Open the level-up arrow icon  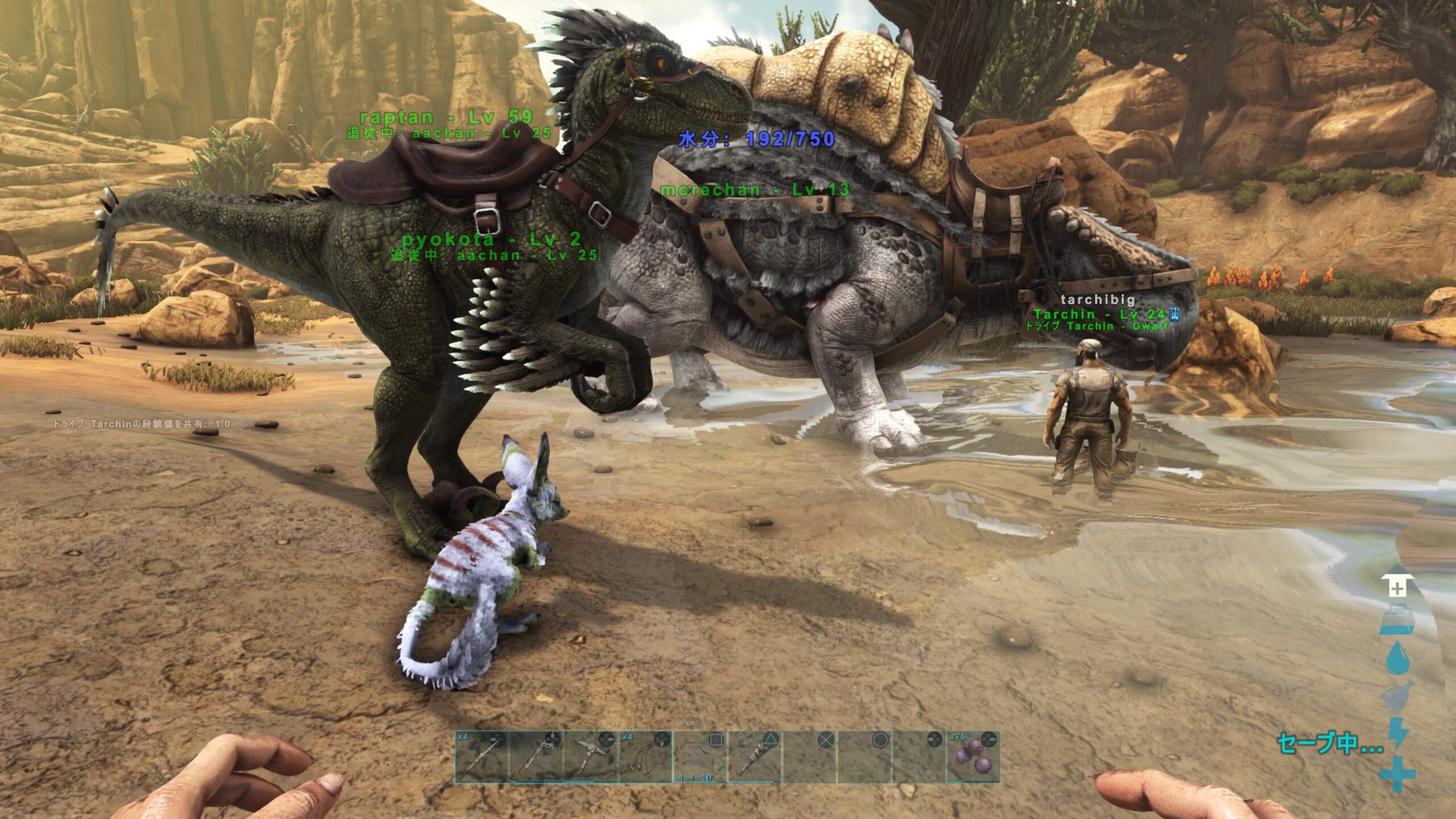pos(1397,588)
